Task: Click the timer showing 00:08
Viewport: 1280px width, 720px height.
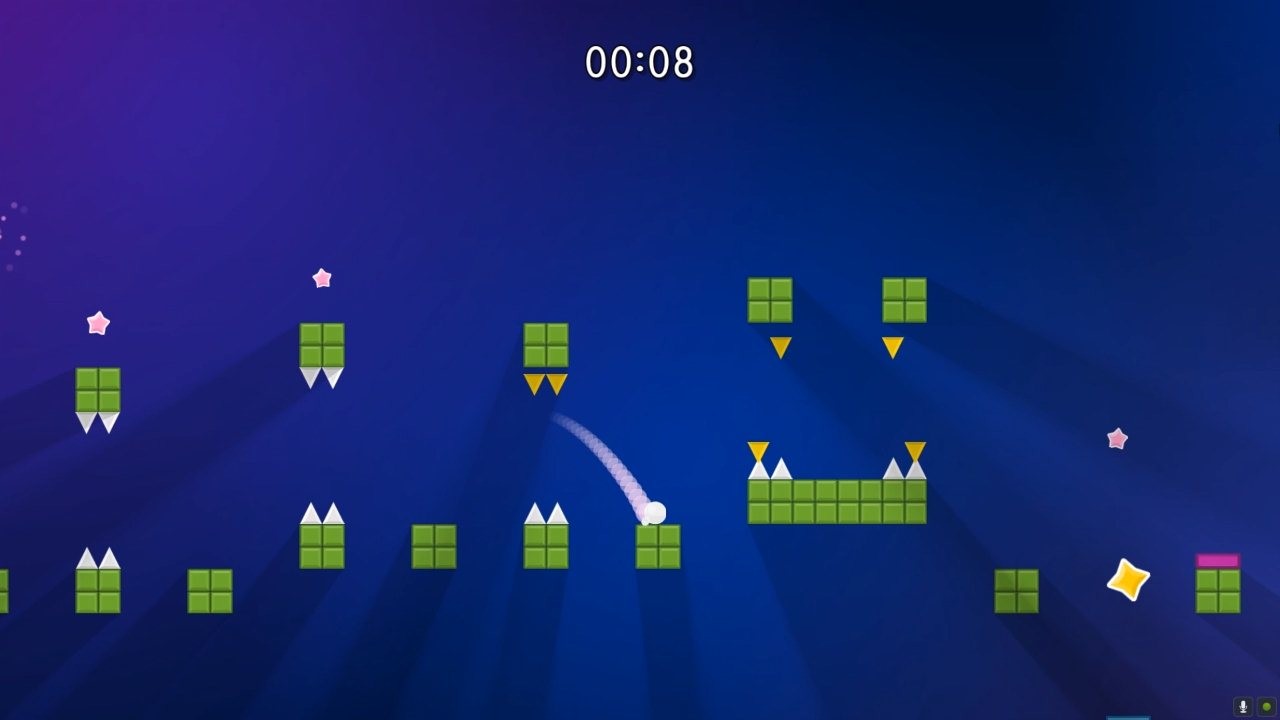Action: (638, 60)
